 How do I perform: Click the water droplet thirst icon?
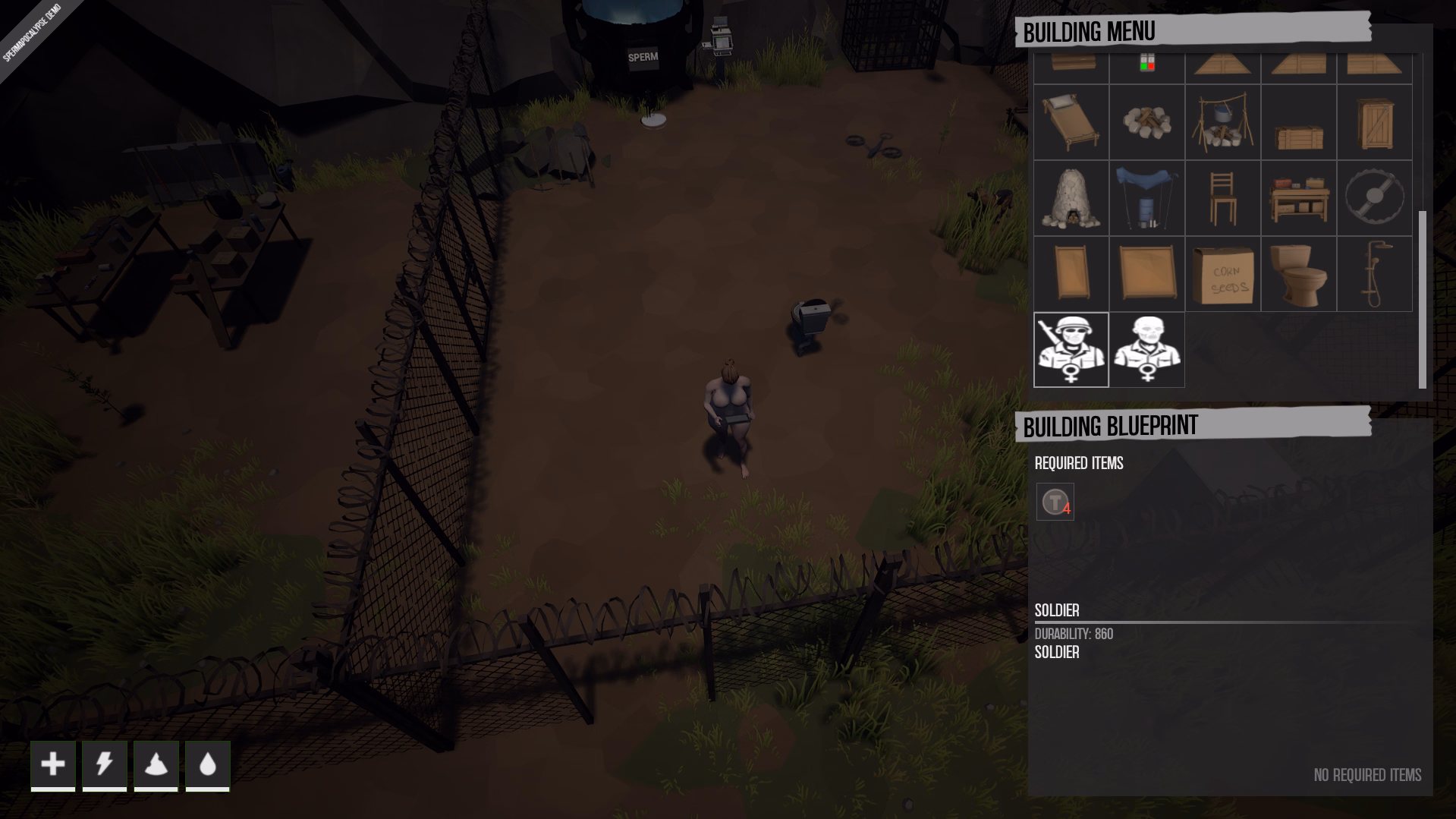[x=208, y=764]
